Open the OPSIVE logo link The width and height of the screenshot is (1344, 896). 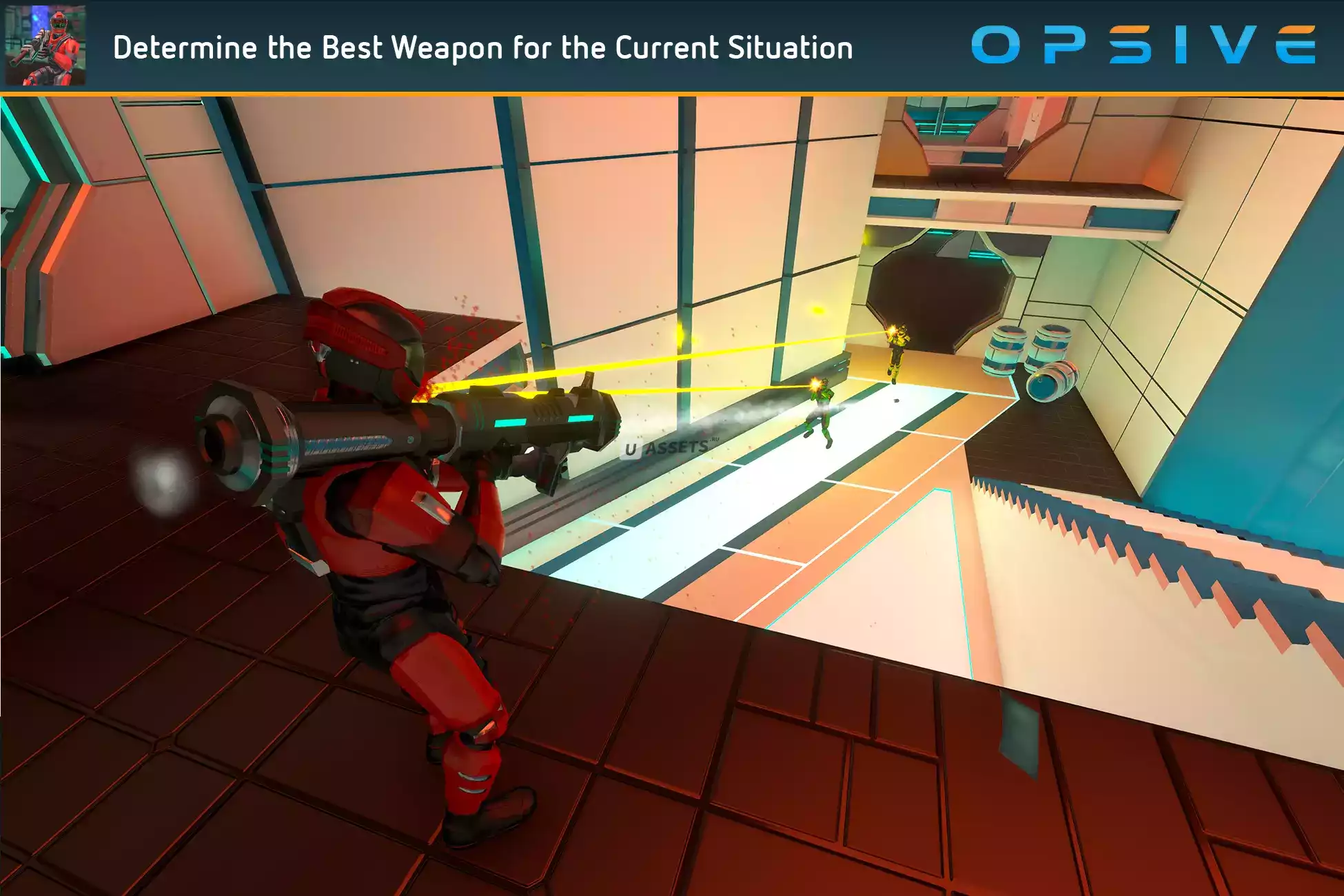click(1143, 45)
